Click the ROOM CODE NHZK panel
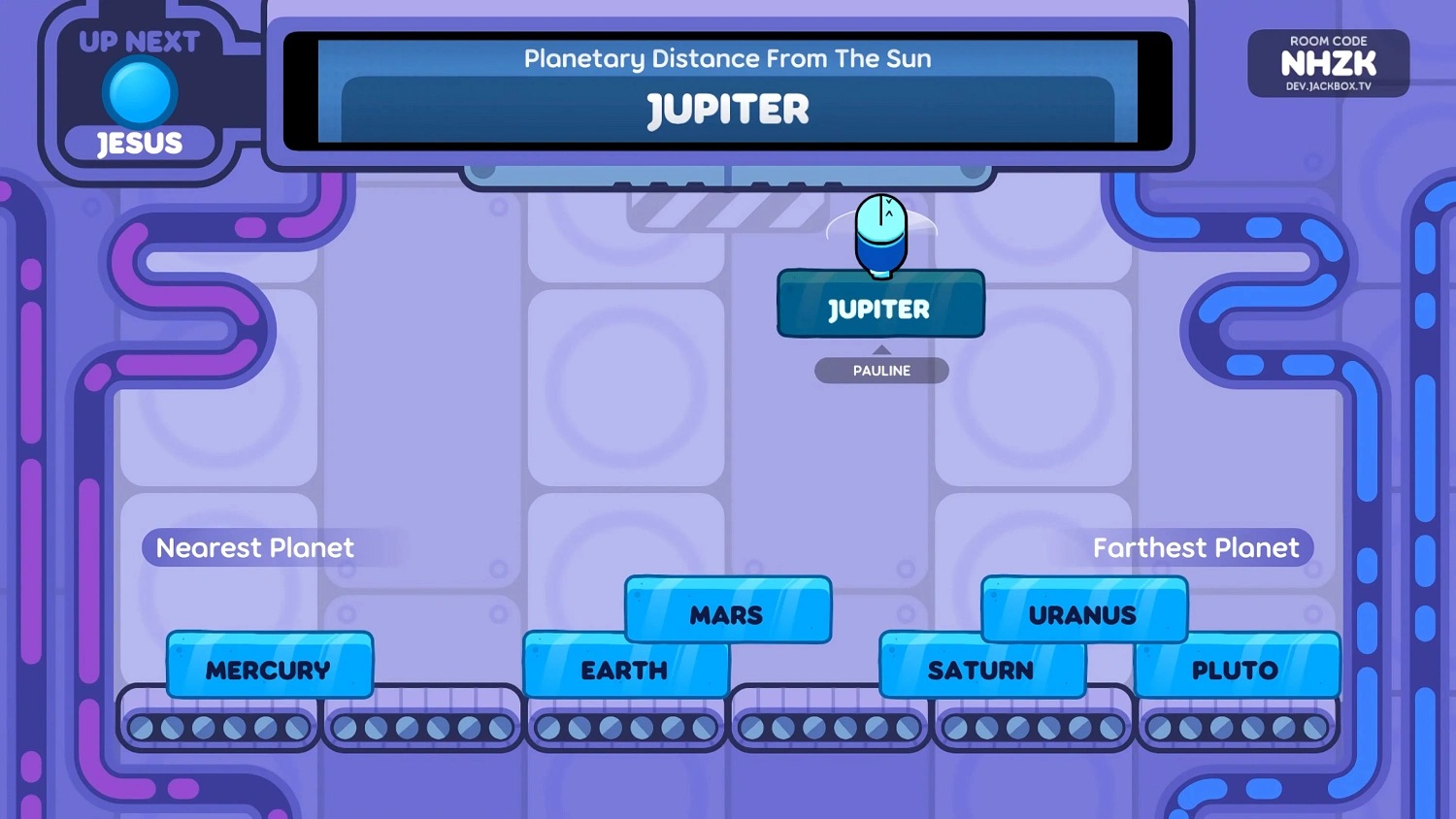 pos(1328,63)
